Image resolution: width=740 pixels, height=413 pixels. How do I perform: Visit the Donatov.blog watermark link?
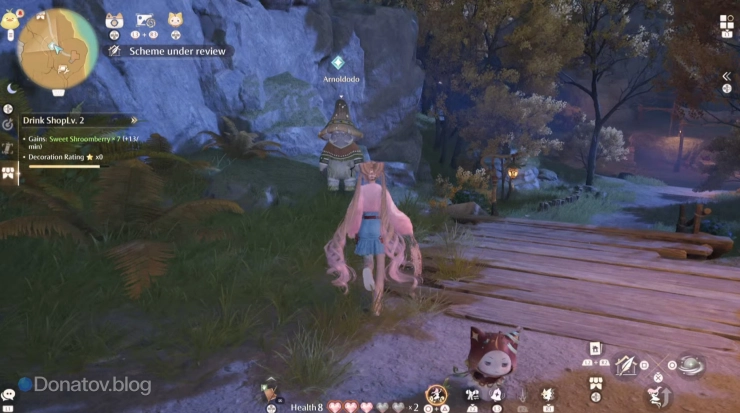[84, 385]
